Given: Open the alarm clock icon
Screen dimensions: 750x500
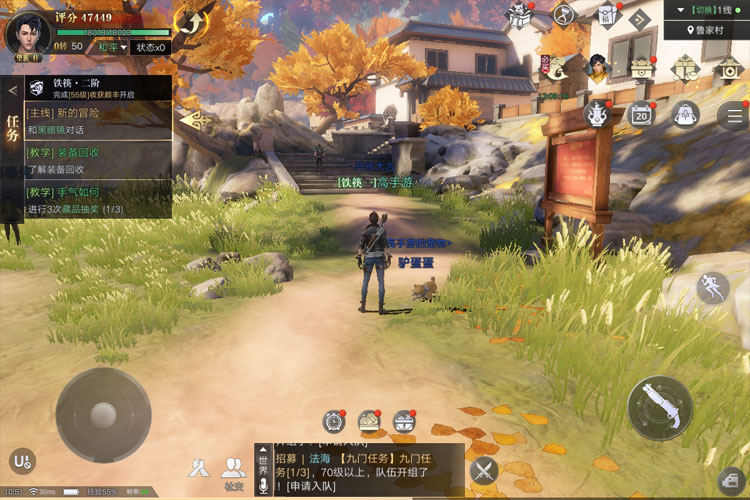Looking at the screenshot, I should click(334, 421).
